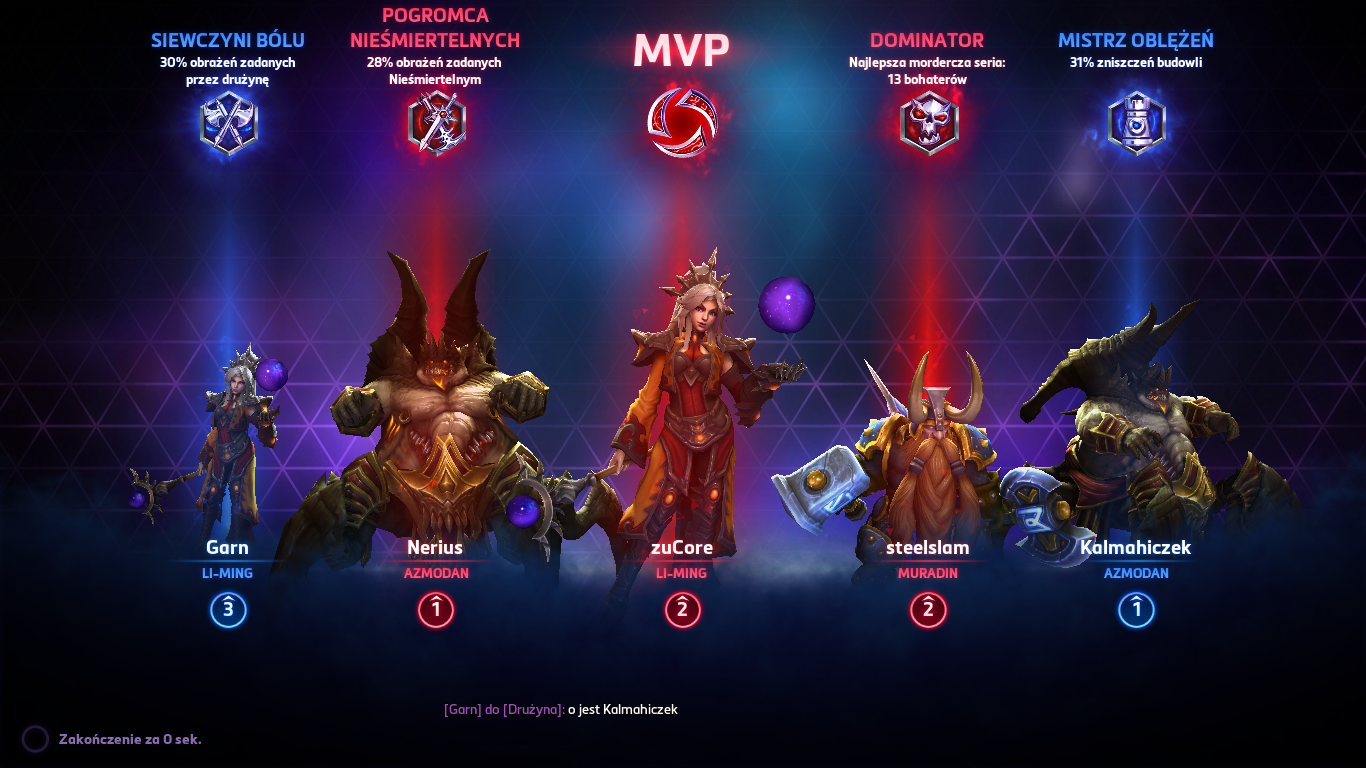Click the LI-MING hero label under zuCore
This screenshot has width=1366, height=768.
tap(683, 573)
